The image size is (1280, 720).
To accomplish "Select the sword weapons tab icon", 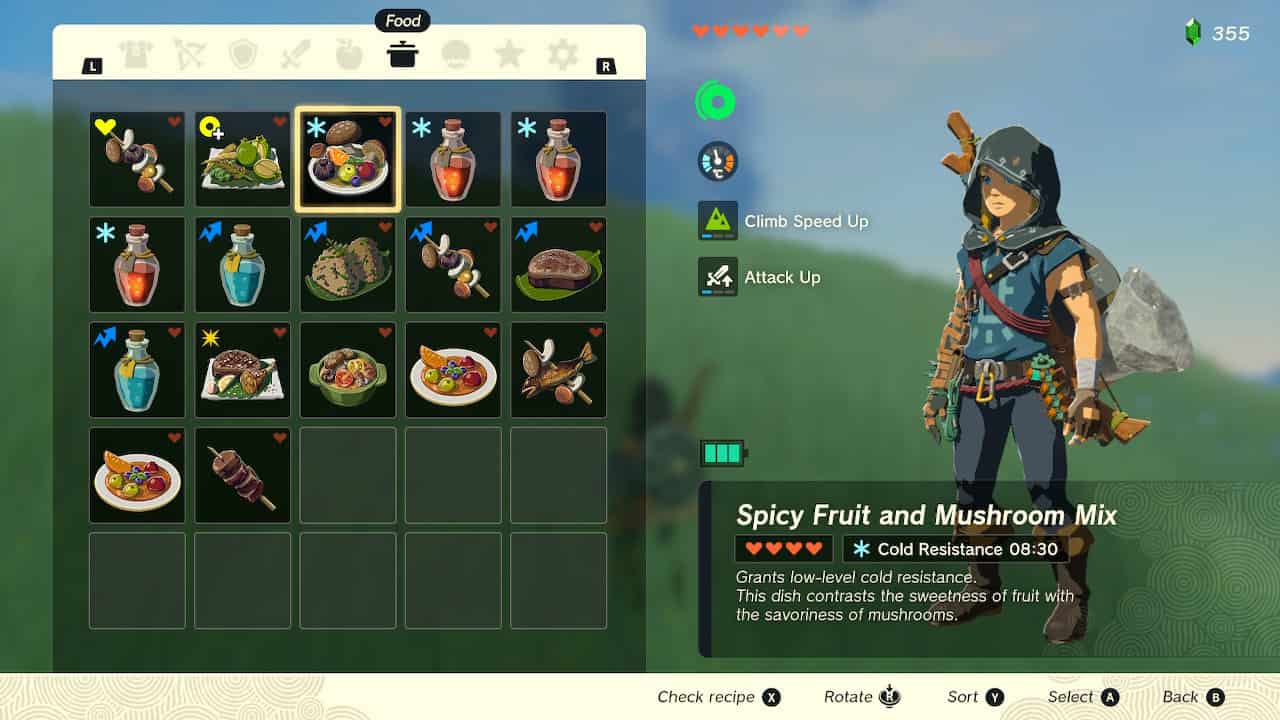I will pos(296,55).
